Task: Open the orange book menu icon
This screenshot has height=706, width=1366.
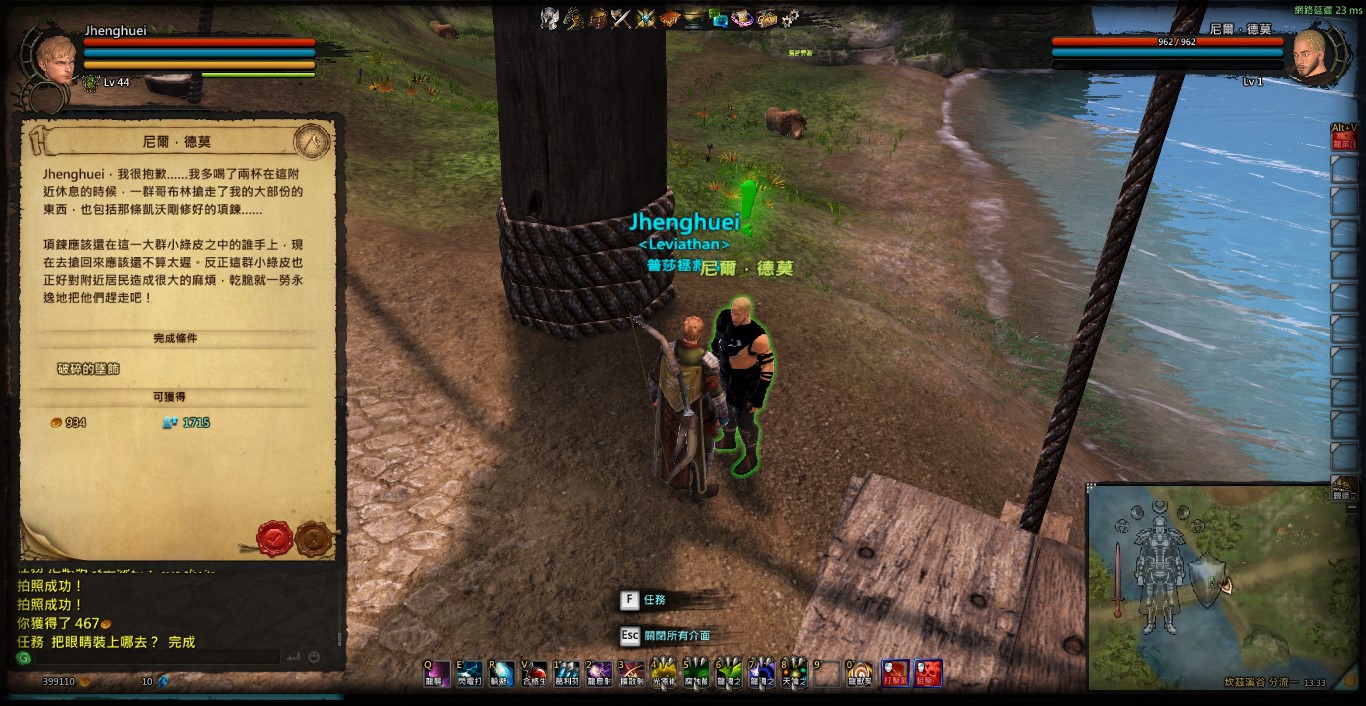Action: click(670, 17)
